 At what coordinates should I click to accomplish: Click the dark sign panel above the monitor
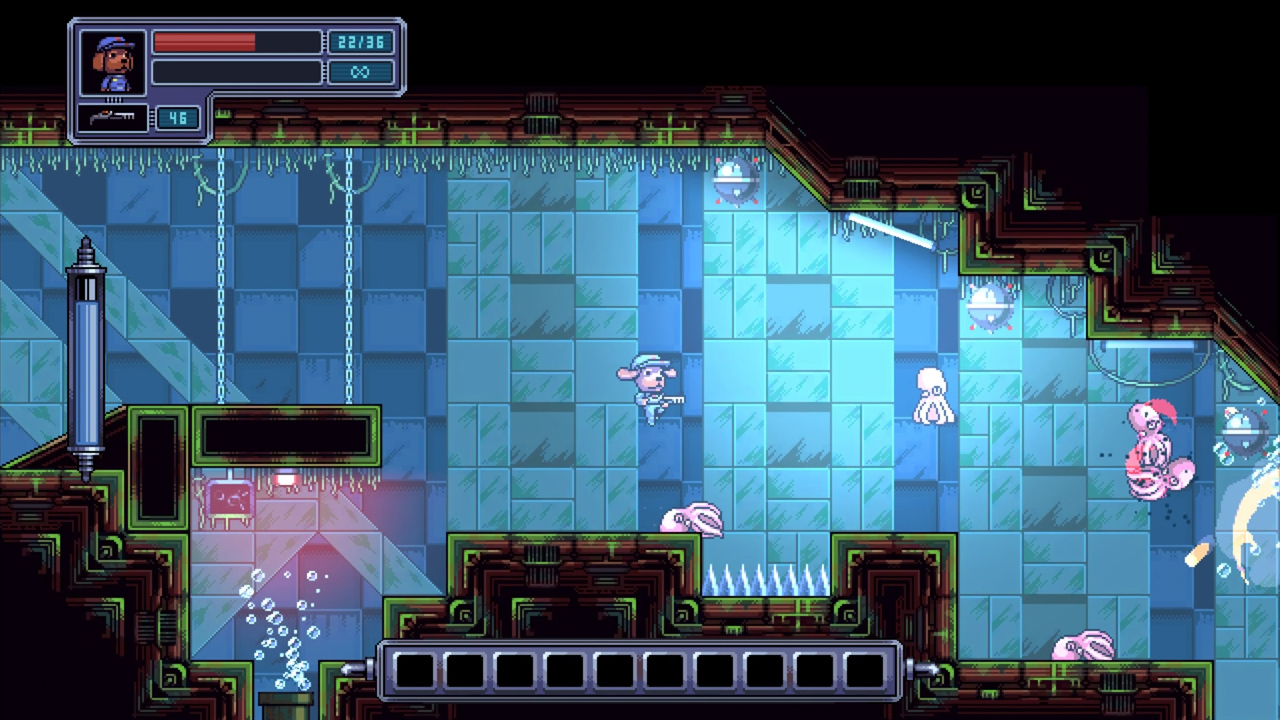pos(287,434)
